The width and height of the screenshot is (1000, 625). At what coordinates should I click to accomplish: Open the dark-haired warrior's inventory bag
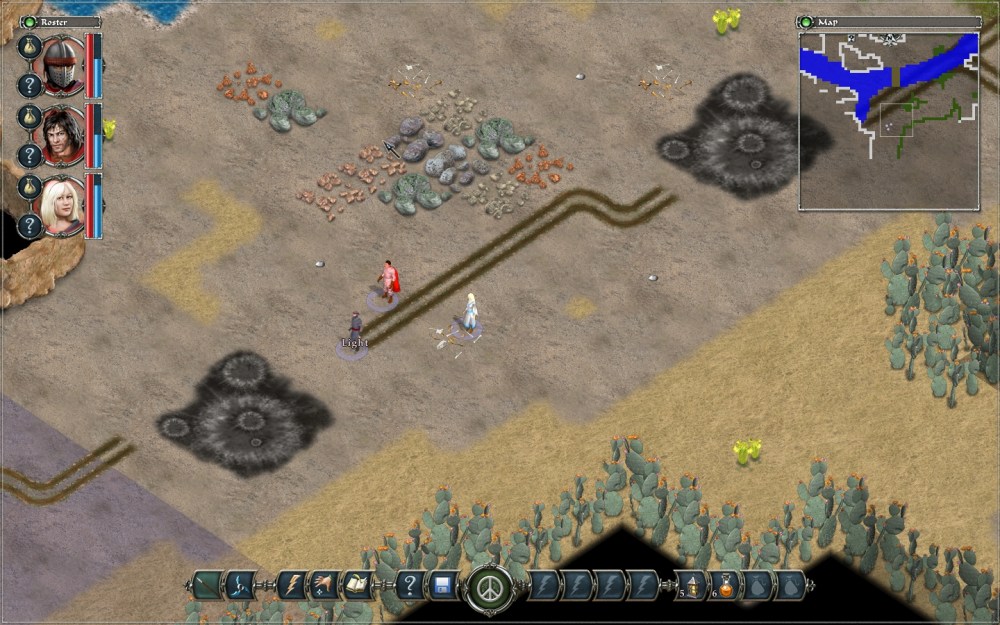point(30,118)
